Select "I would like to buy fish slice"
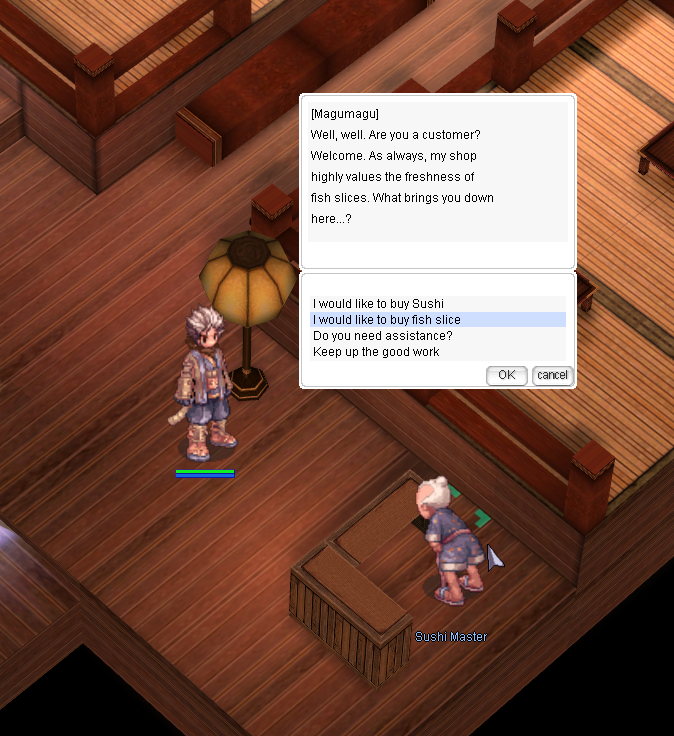 coord(387,320)
